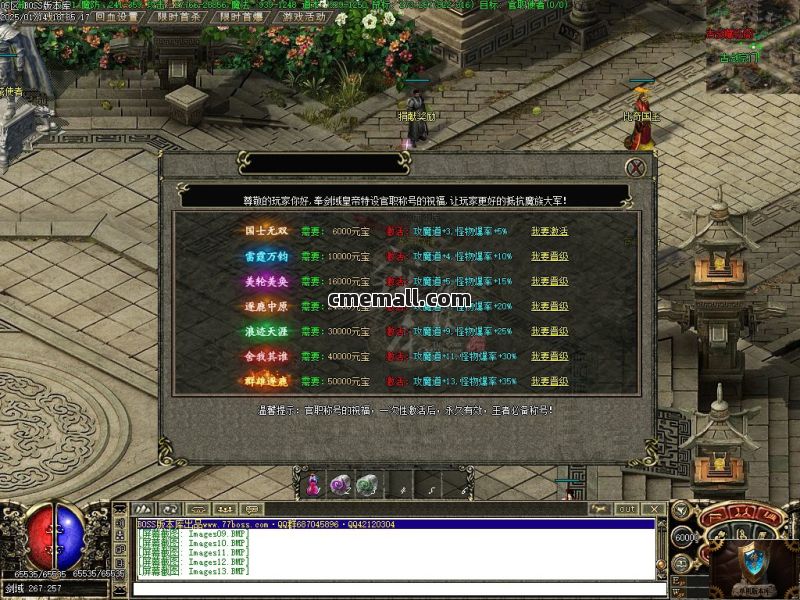Image resolution: width=800 pixels, height=600 pixels.
Task: Click 我要晋级 for the 逐鹿中原 title
Action: 549,306
